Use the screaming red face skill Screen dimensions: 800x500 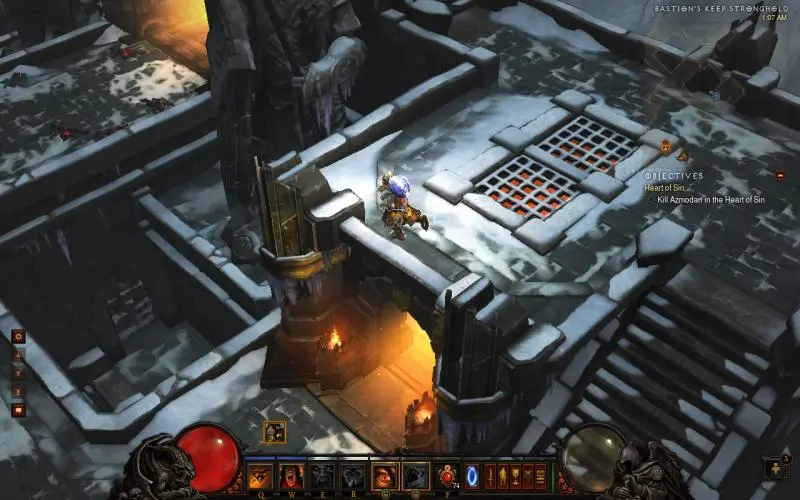pyautogui.click(x=292, y=475)
